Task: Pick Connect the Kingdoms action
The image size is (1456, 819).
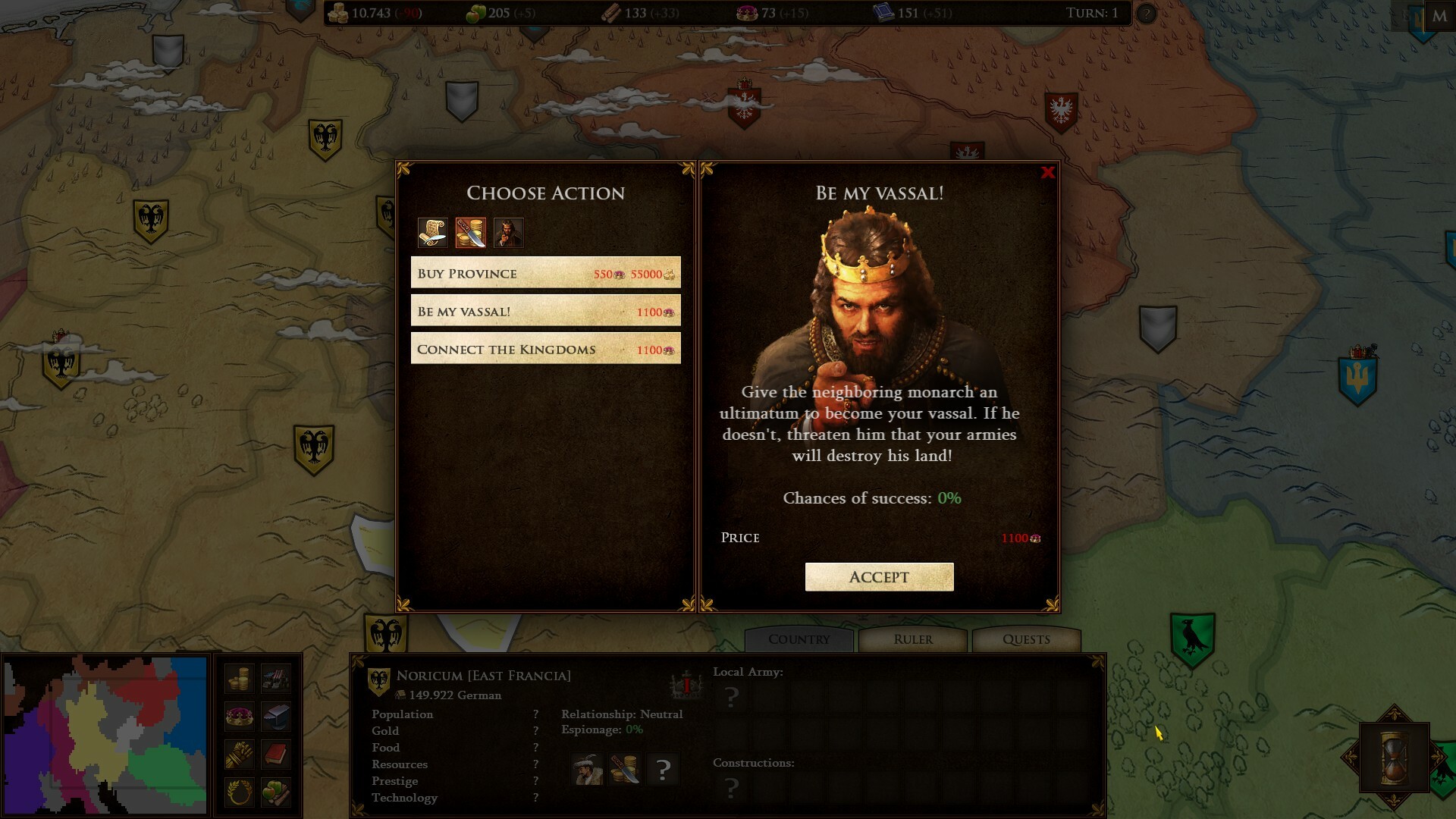Action: [545, 349]
